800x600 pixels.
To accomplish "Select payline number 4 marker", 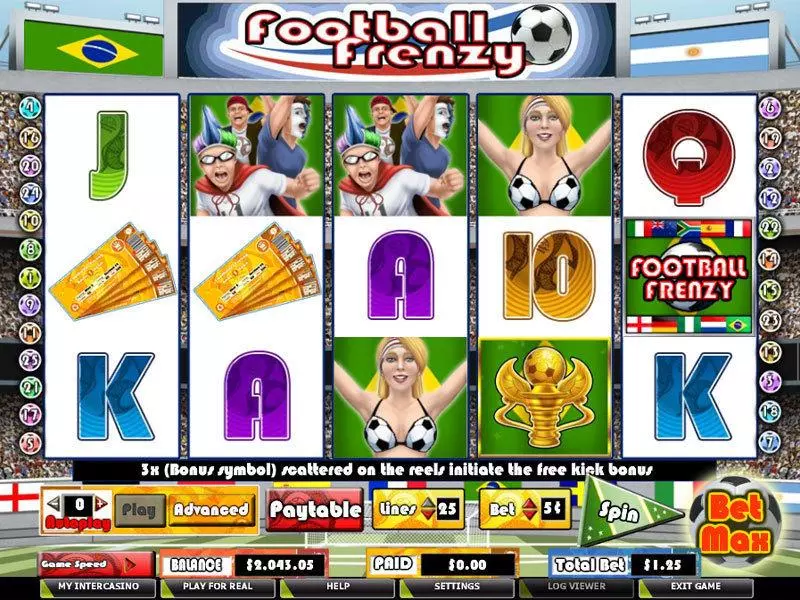I will pyautogui.click(x=29, y=105).
